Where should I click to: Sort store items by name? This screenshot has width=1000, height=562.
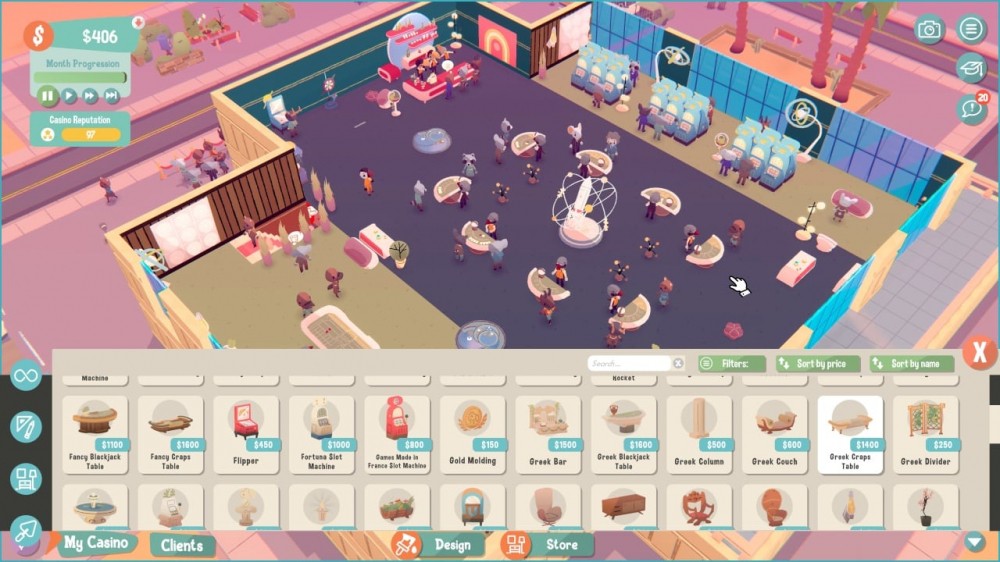click(911, 364)
